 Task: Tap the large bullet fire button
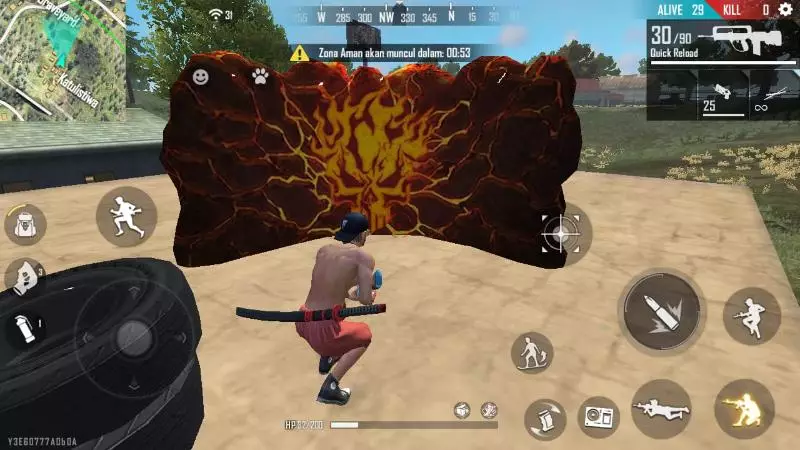click(660, 312)
